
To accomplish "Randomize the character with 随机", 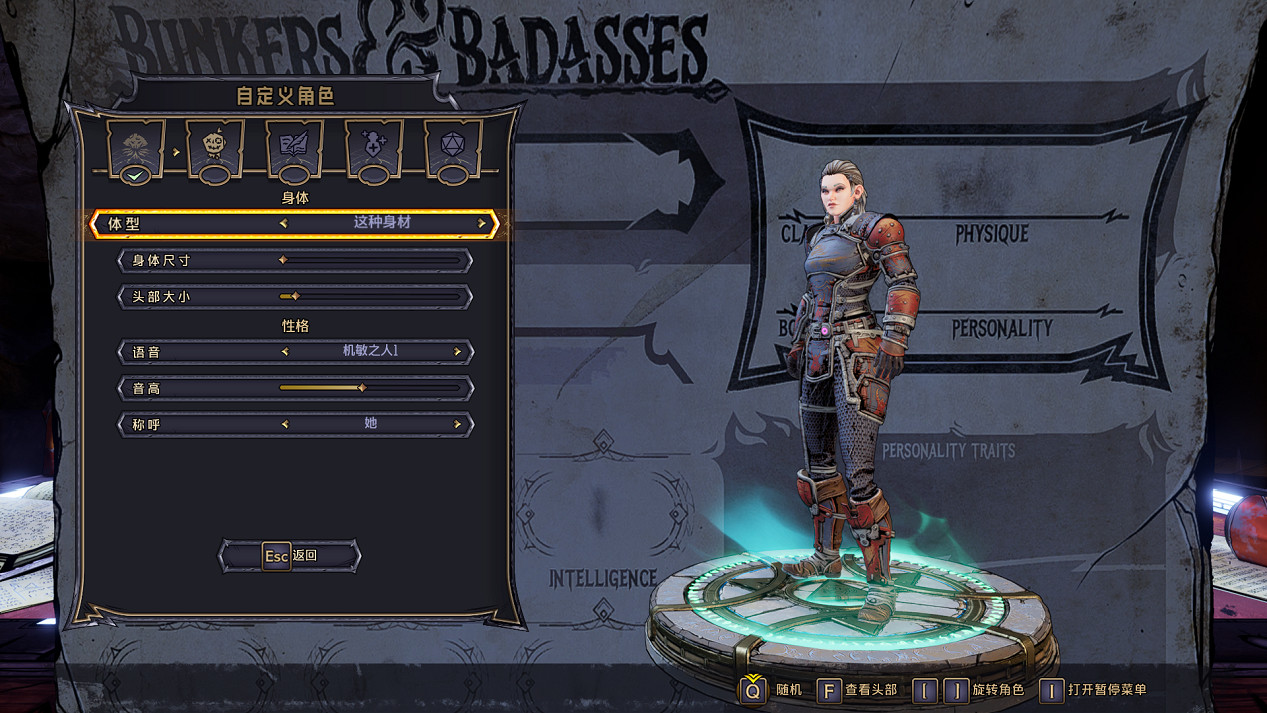I will 753,690.
